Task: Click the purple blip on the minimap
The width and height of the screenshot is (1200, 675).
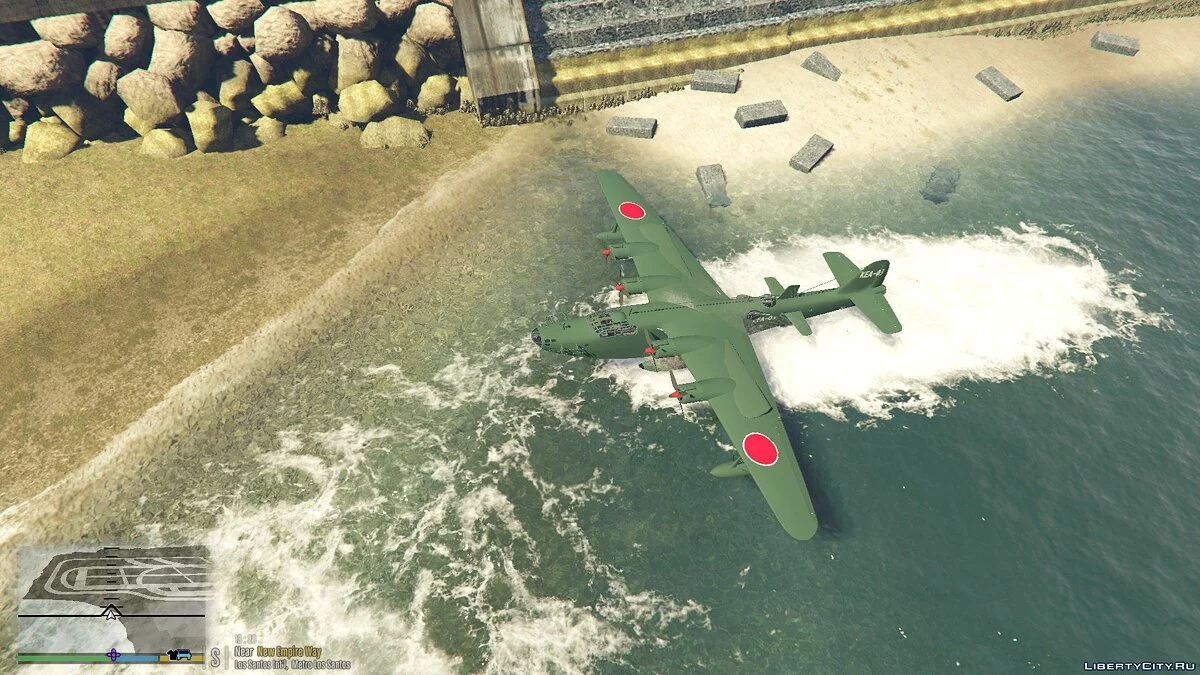Action: (x=113, y=655)
